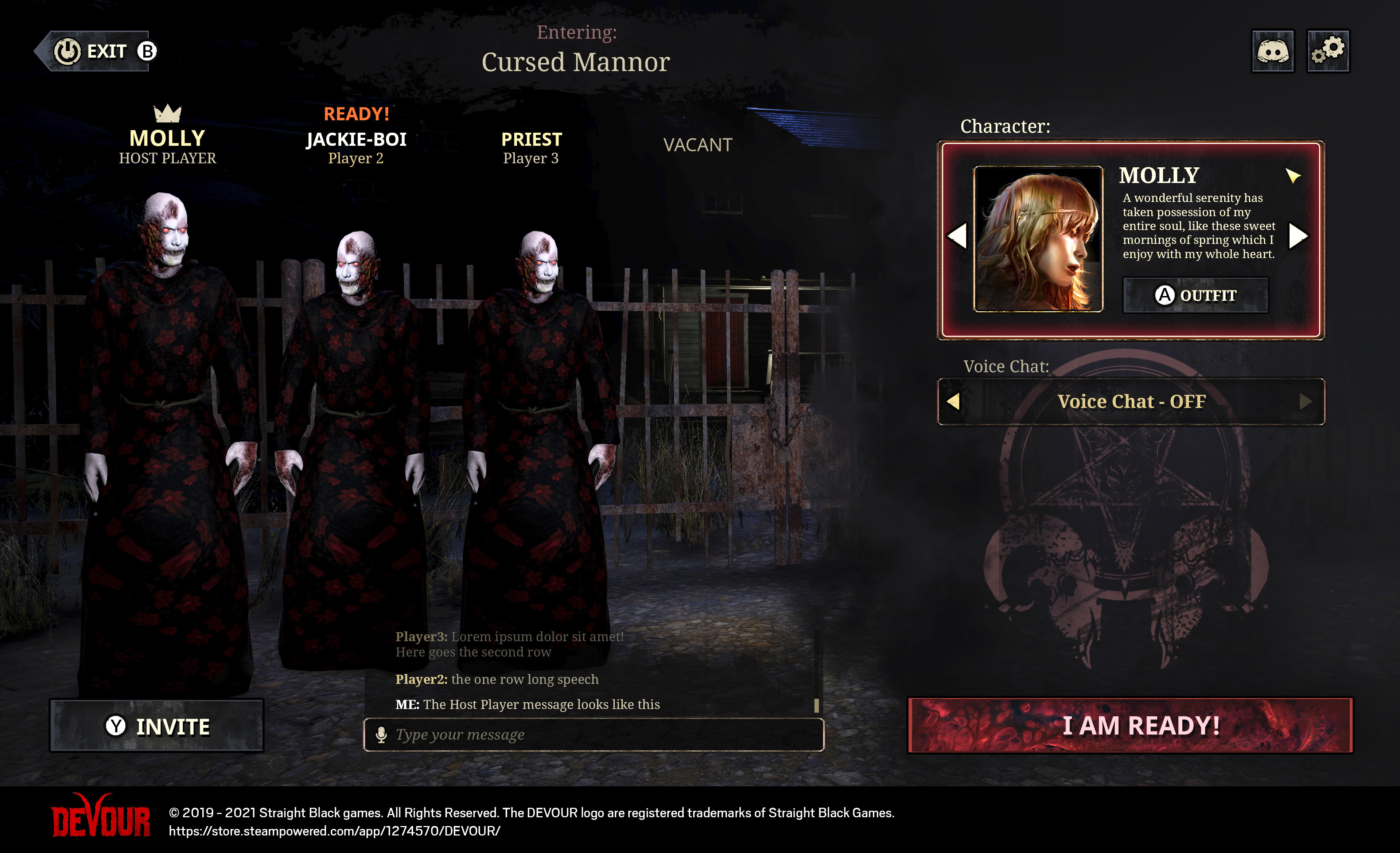1400x853 pixels.
Task: Focus the Type your message chat field
Action: [602, 735]
